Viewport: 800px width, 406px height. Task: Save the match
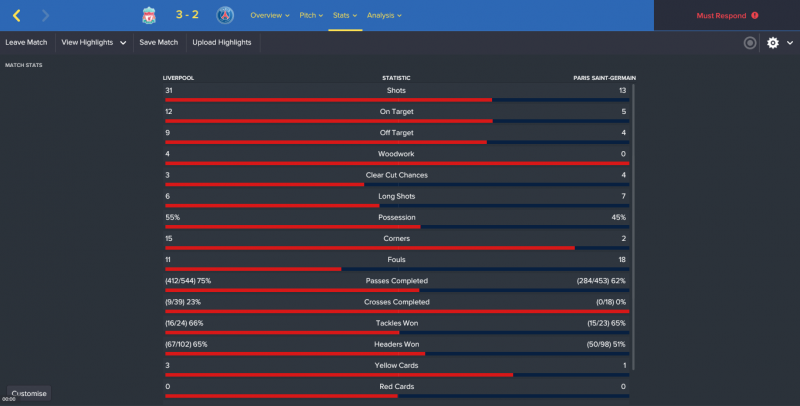tap(159, 43)
